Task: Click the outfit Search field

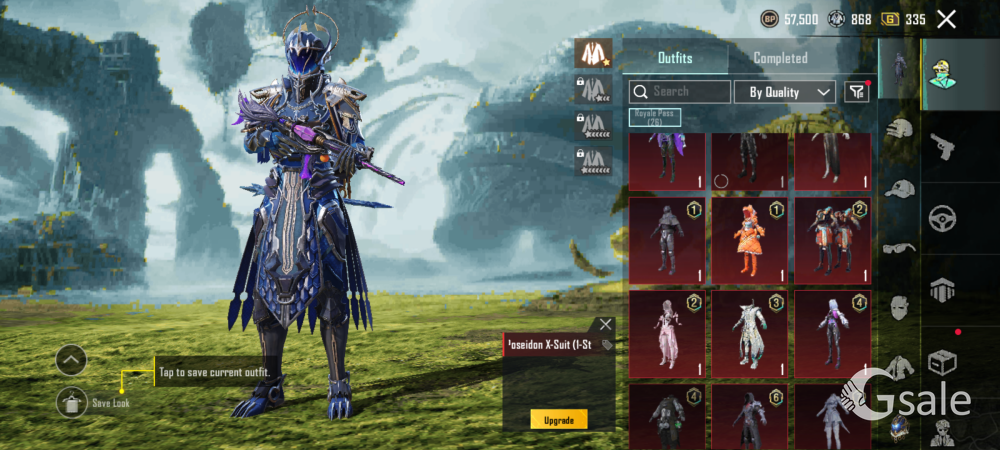Action: pyautogui.click(x=680, y=92)
